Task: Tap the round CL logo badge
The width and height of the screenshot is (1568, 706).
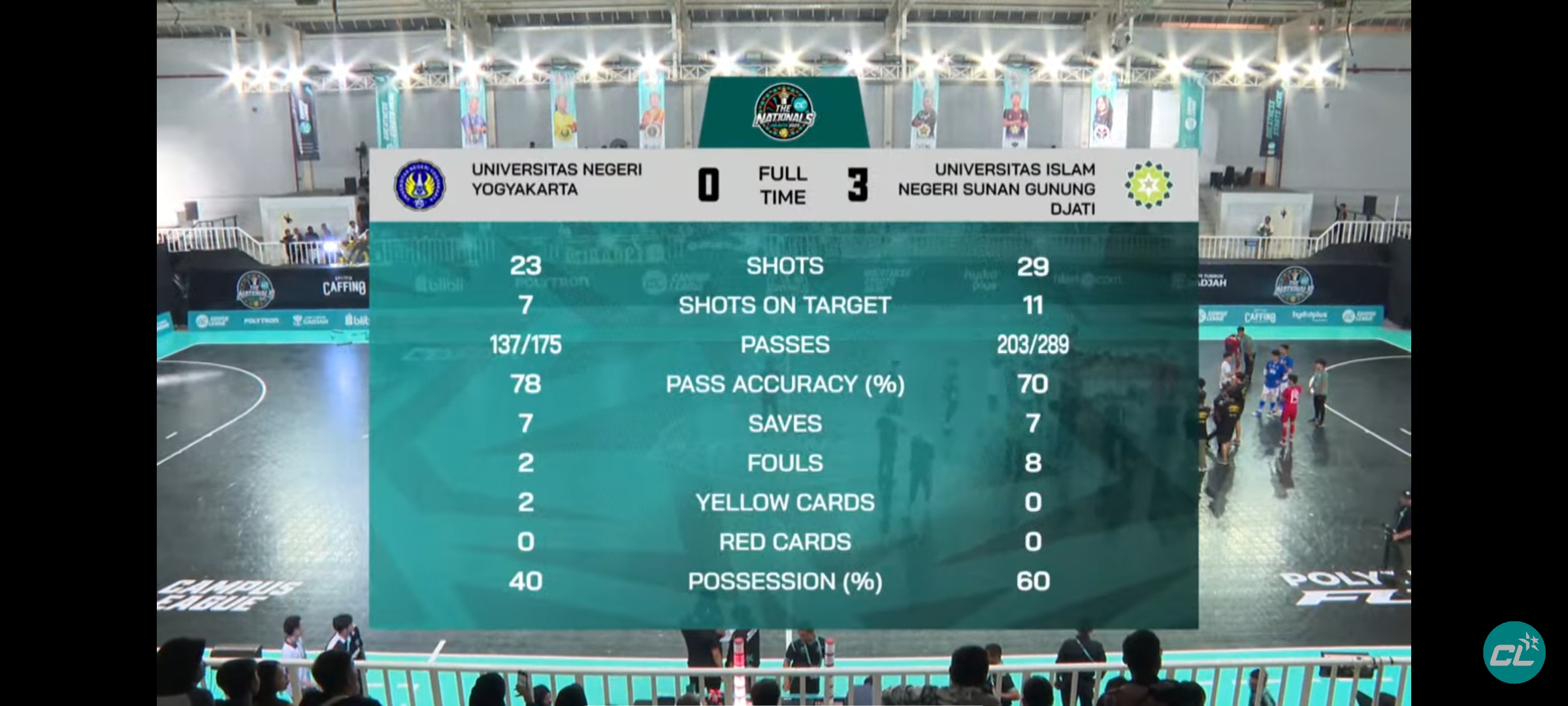Action: 1514,653
